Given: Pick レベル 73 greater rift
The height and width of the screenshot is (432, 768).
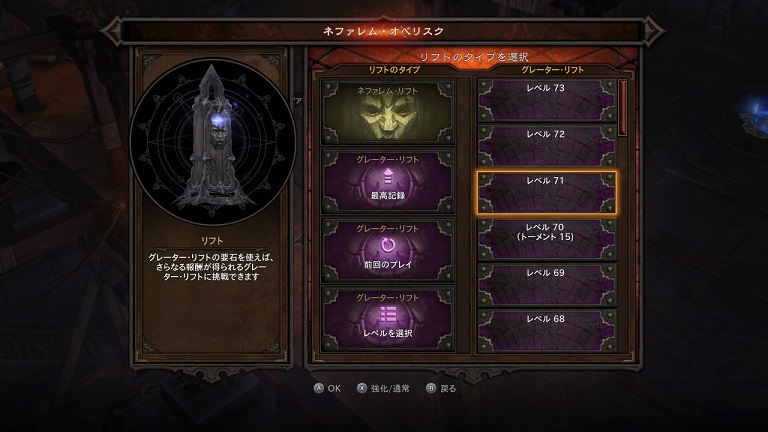Looking at the screenshot, I should point(545,101).
